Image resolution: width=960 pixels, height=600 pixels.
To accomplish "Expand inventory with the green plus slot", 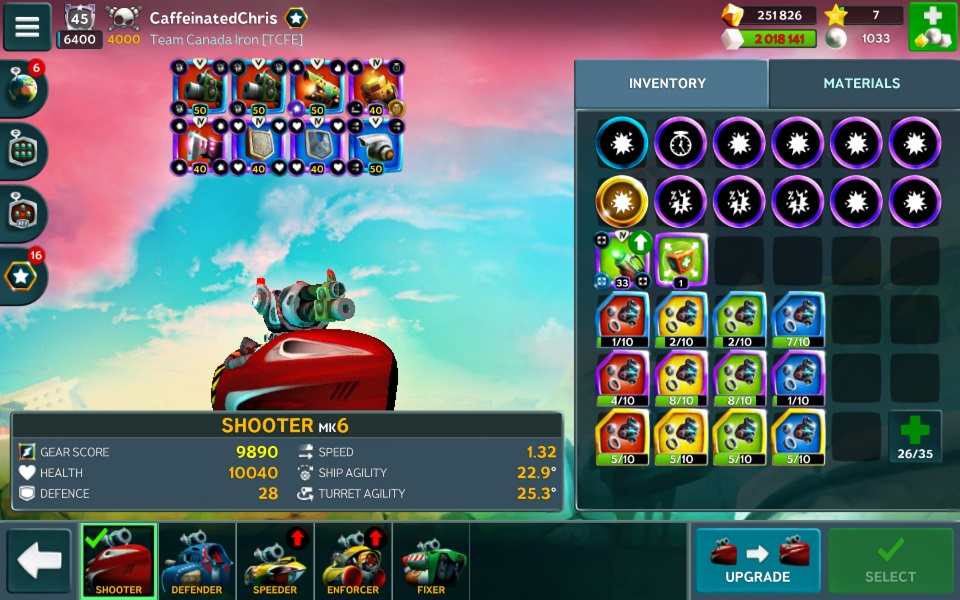I will (x=915, y=436).
